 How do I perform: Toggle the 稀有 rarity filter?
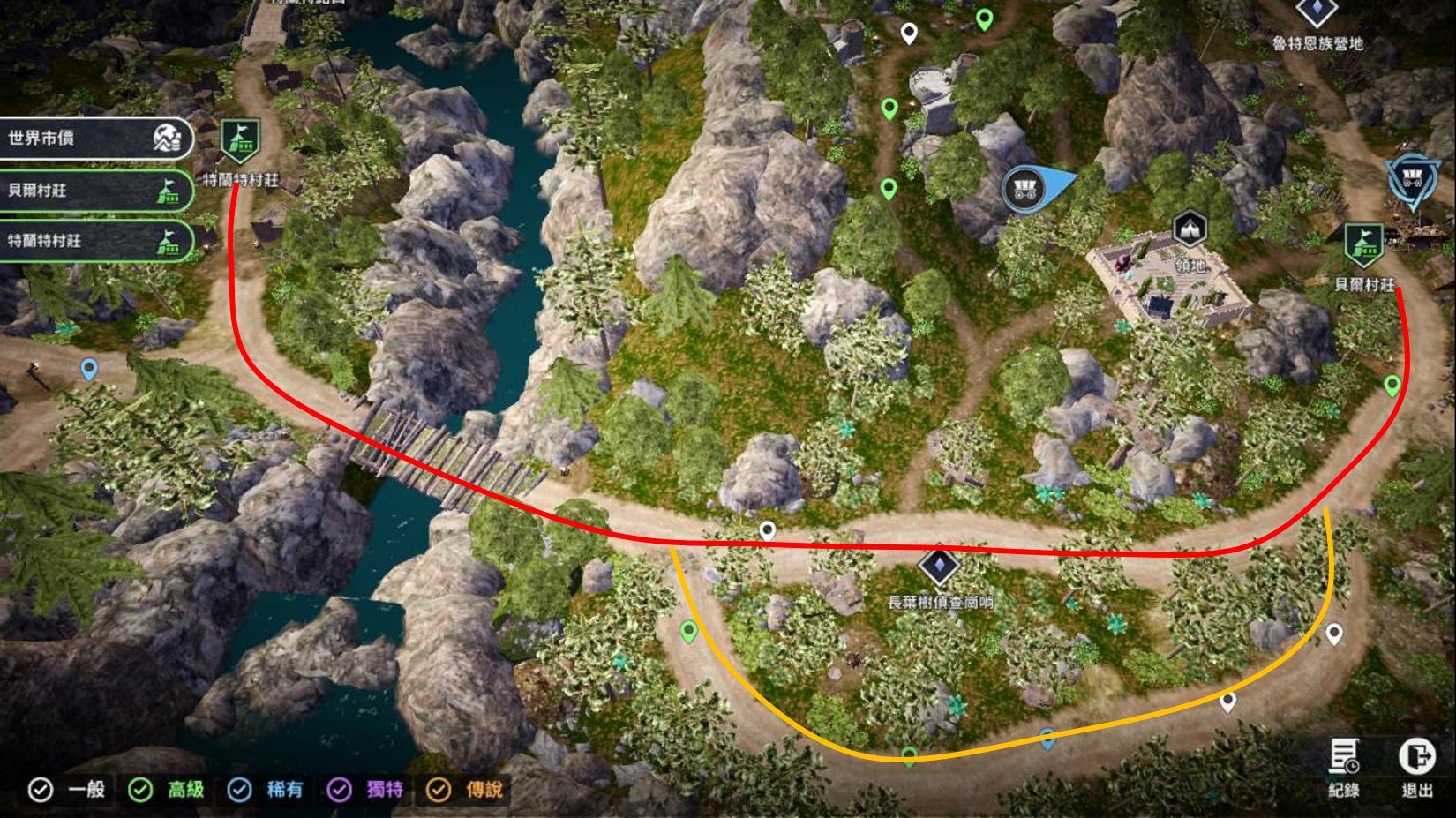point(239,789)
